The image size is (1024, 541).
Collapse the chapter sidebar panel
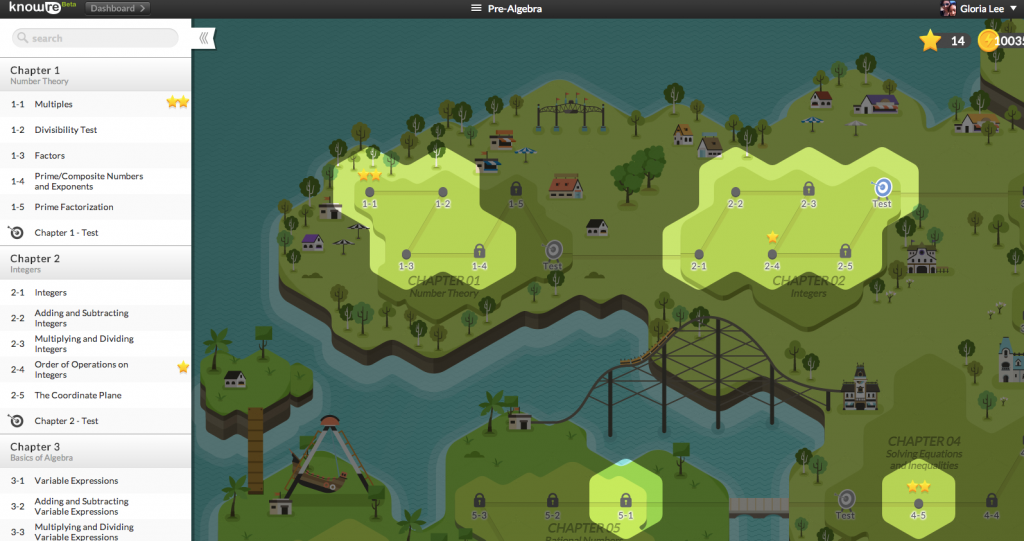[x=203, y=38]
